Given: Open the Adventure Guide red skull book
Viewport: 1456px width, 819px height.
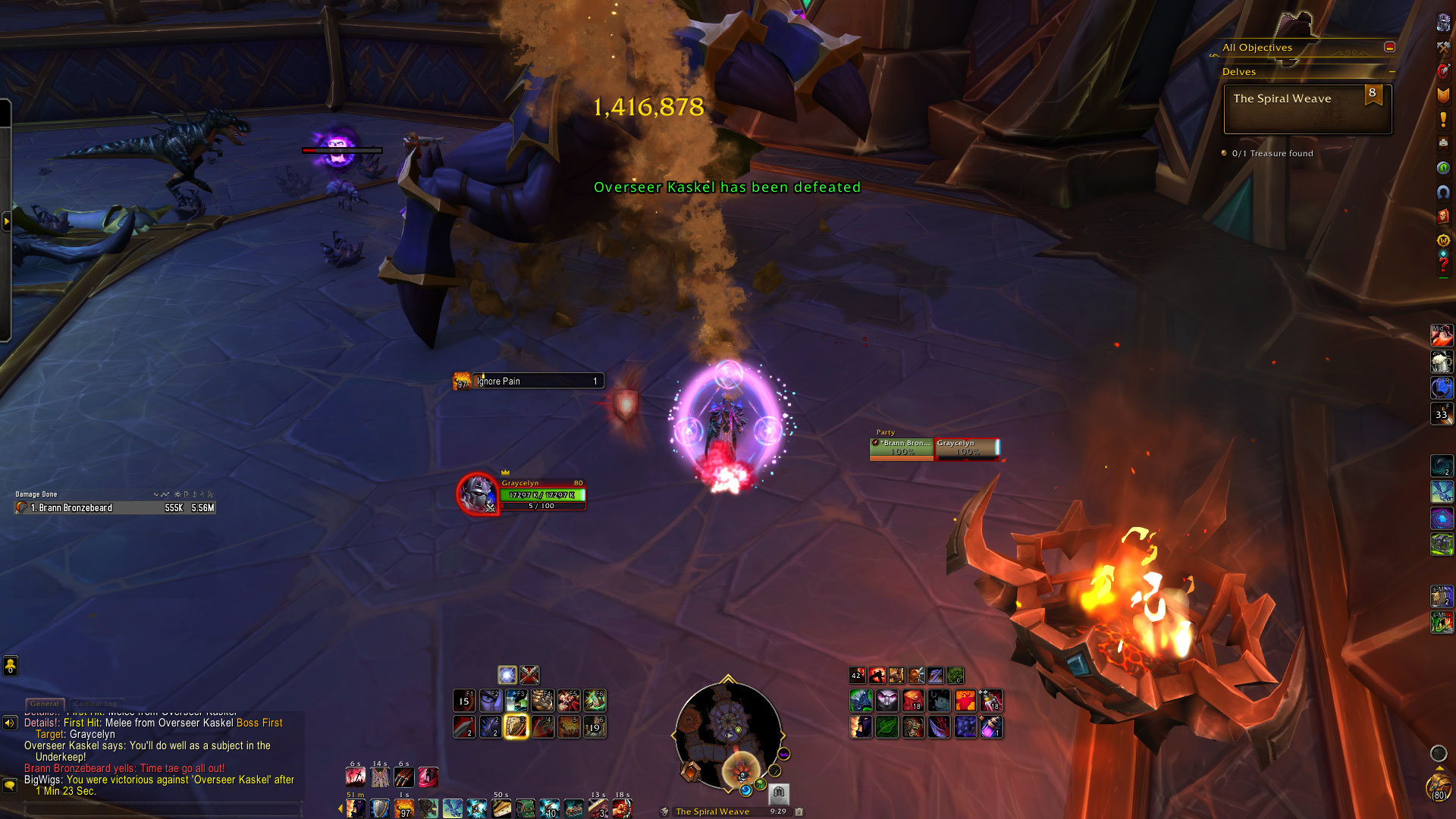Looking at the screenshot, I should coord(1443,216).
